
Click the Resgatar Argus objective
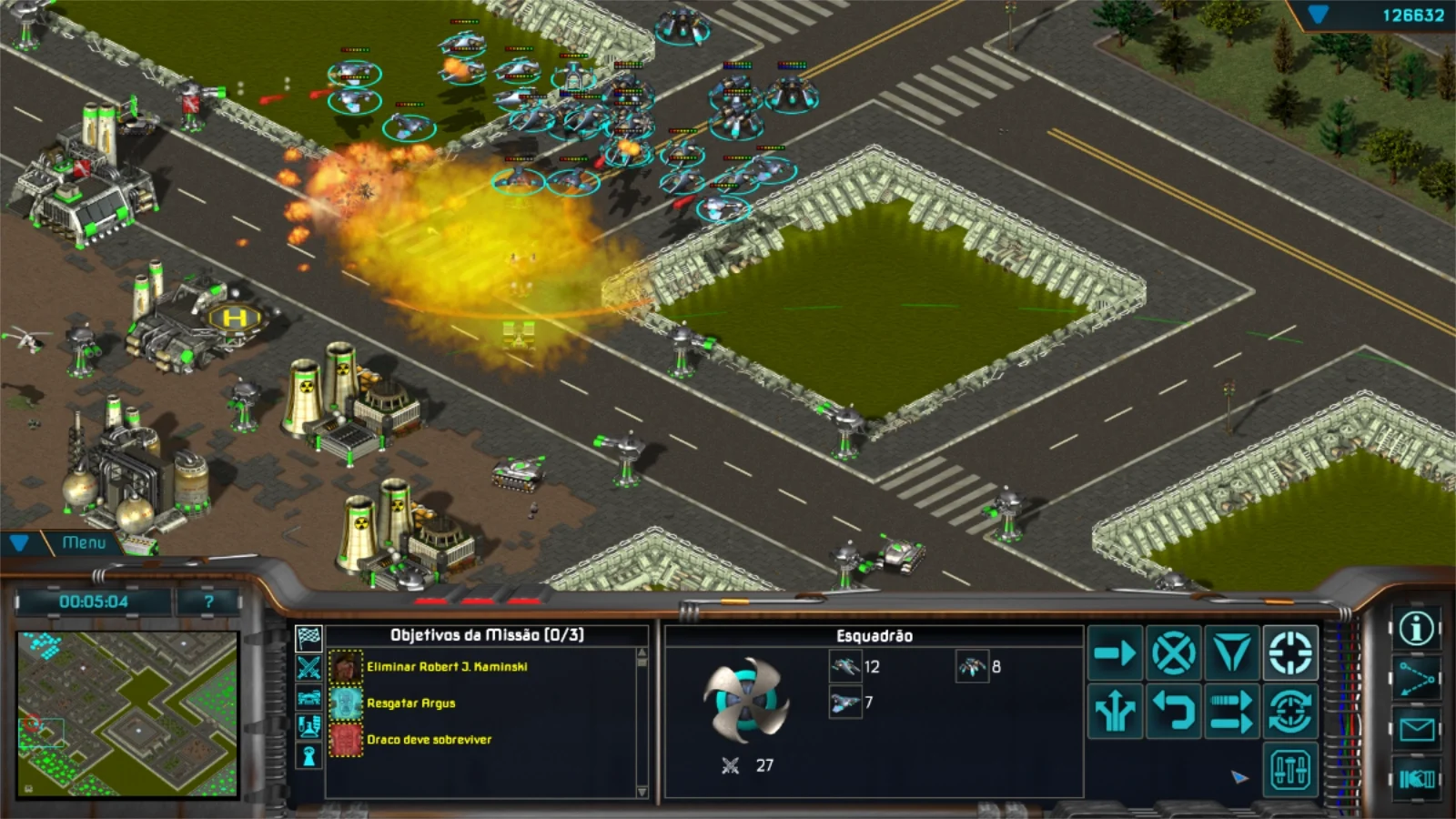pyautogui.click(x=411, y=703)
